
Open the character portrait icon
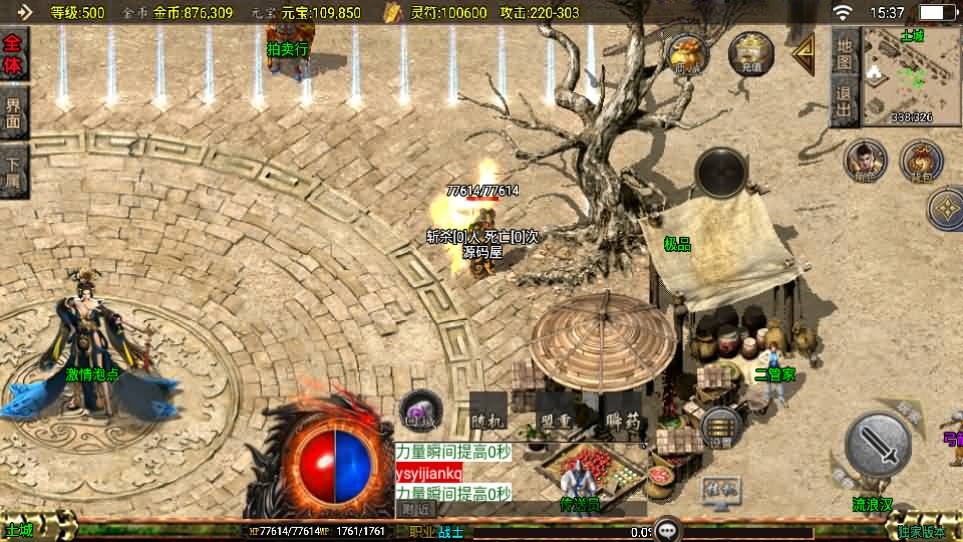864,161
